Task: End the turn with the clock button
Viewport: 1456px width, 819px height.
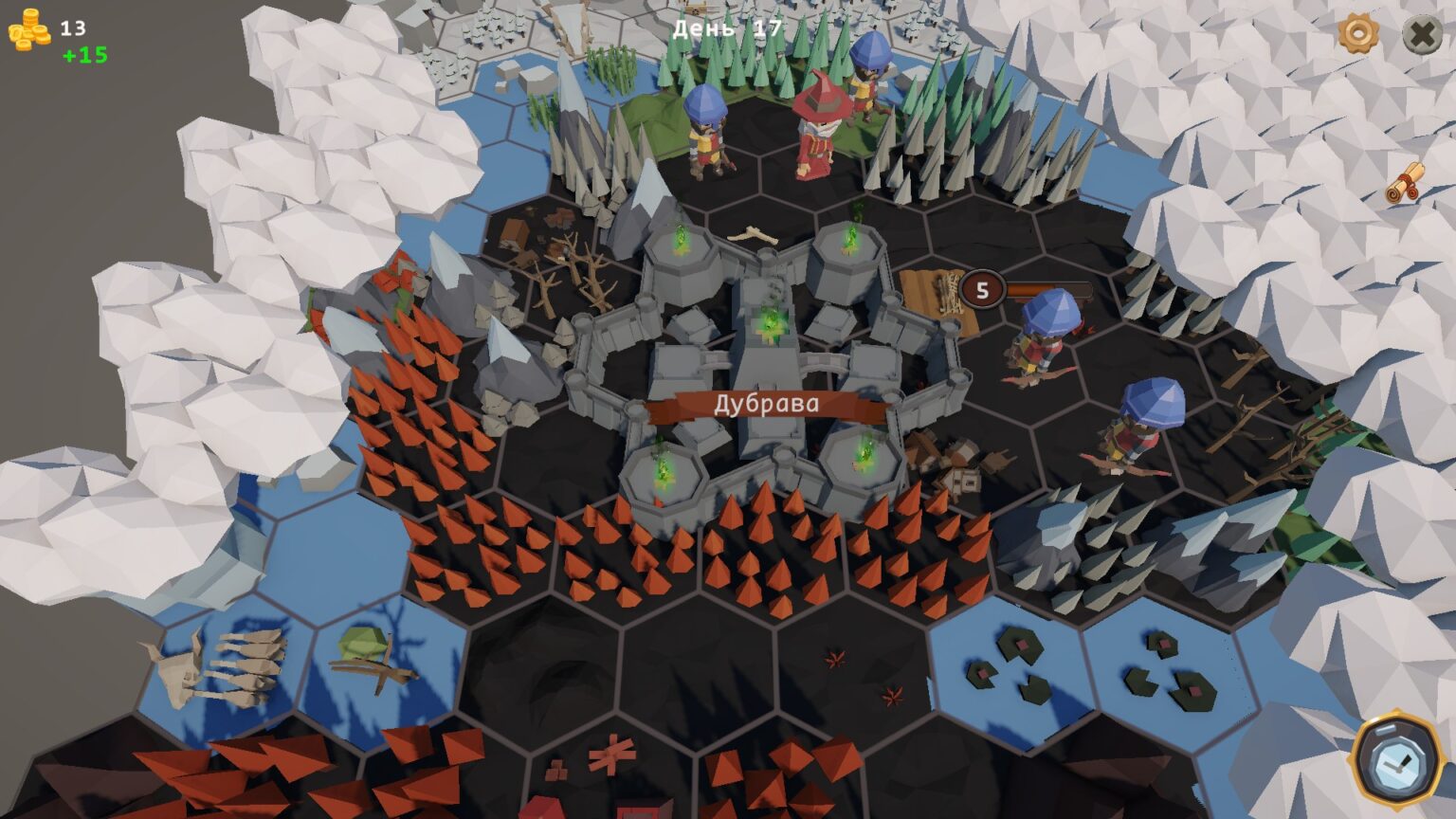Action: (x=1396, y=761)
